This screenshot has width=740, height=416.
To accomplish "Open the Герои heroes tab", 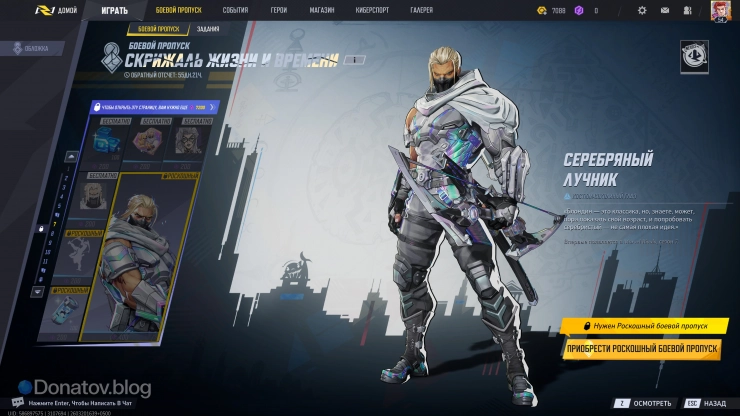I will (278, 10).
